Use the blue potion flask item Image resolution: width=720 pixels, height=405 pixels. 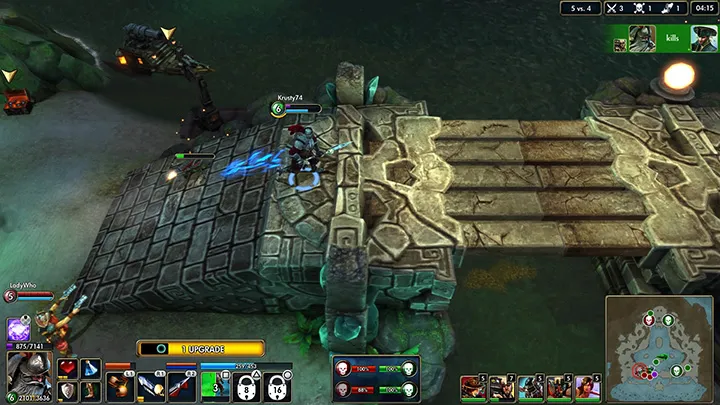(x=90, y=369)
